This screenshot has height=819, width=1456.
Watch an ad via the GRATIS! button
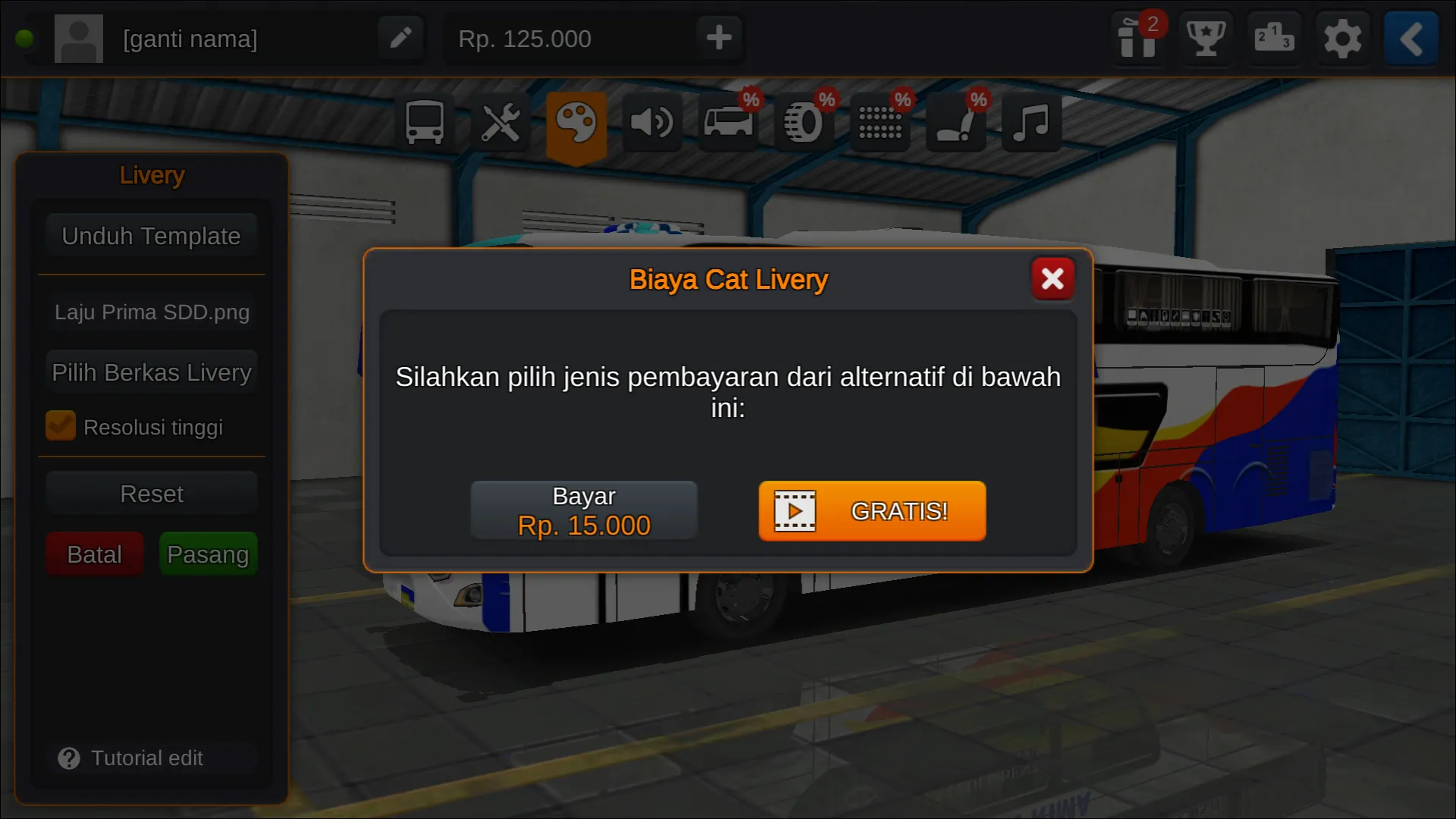(x=871, y=511)
